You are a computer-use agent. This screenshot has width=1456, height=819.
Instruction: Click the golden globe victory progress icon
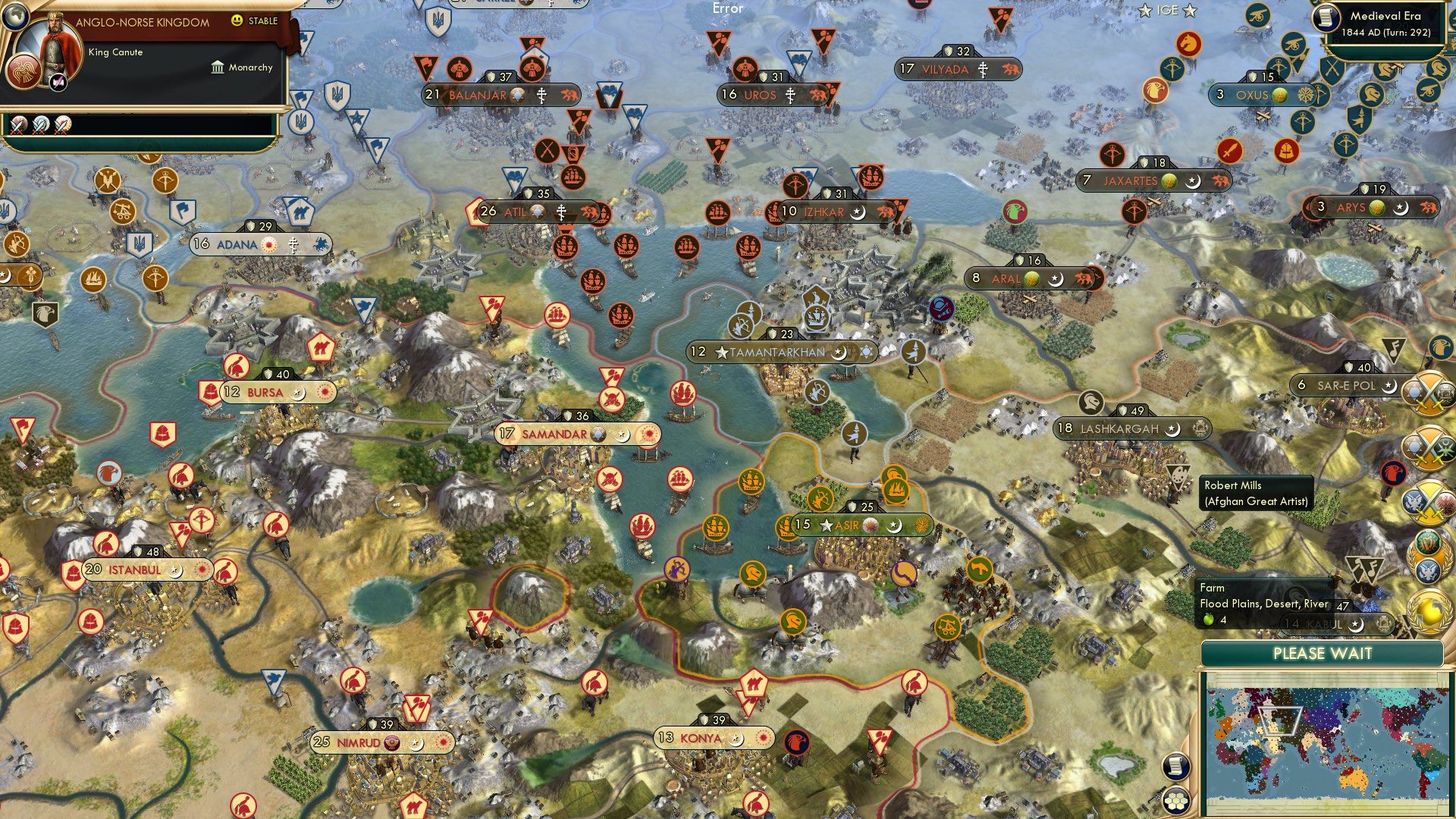(x=1430, y=613)
